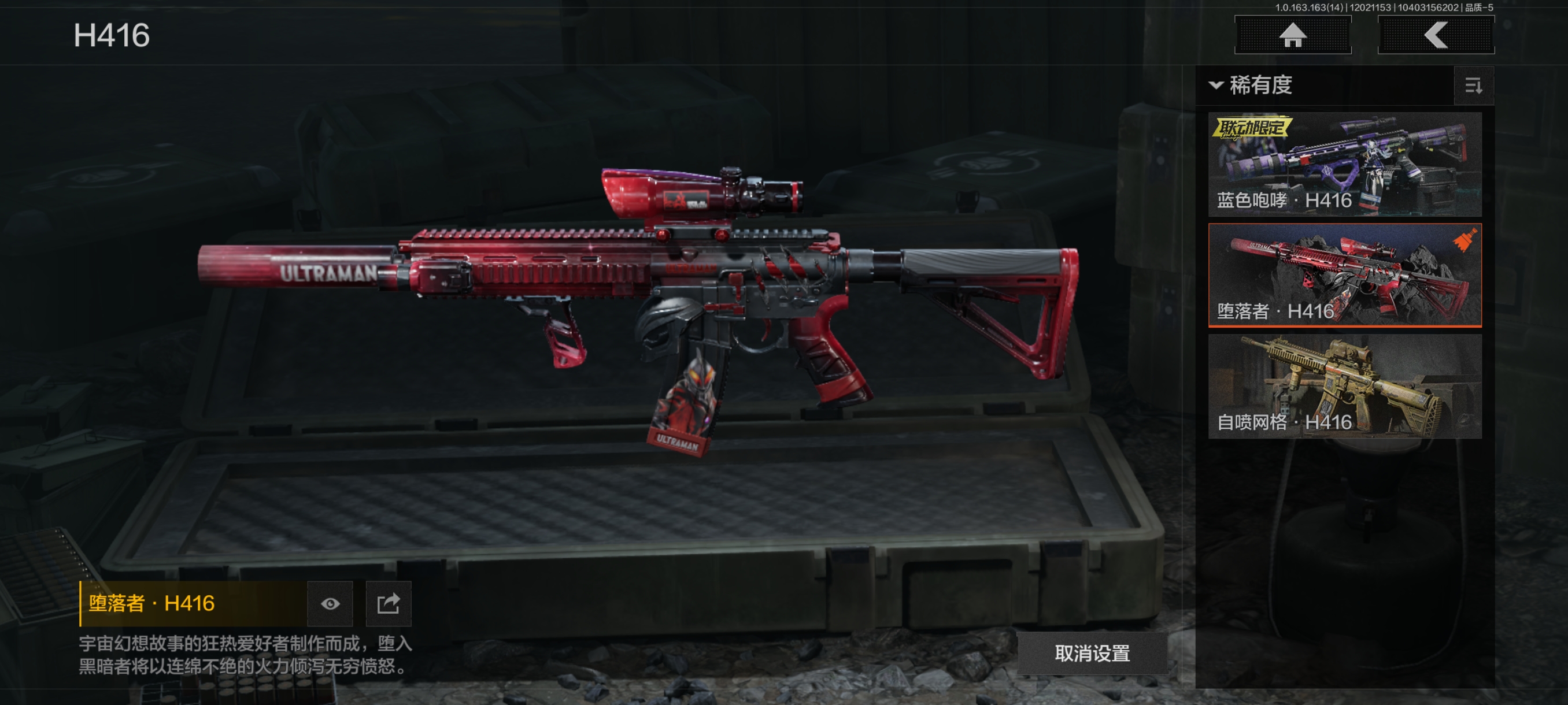Choose the 堕落者 · H416 skin
Image resolution: width=1568 pixels, height=705 pixels.
click(1345, 275)
